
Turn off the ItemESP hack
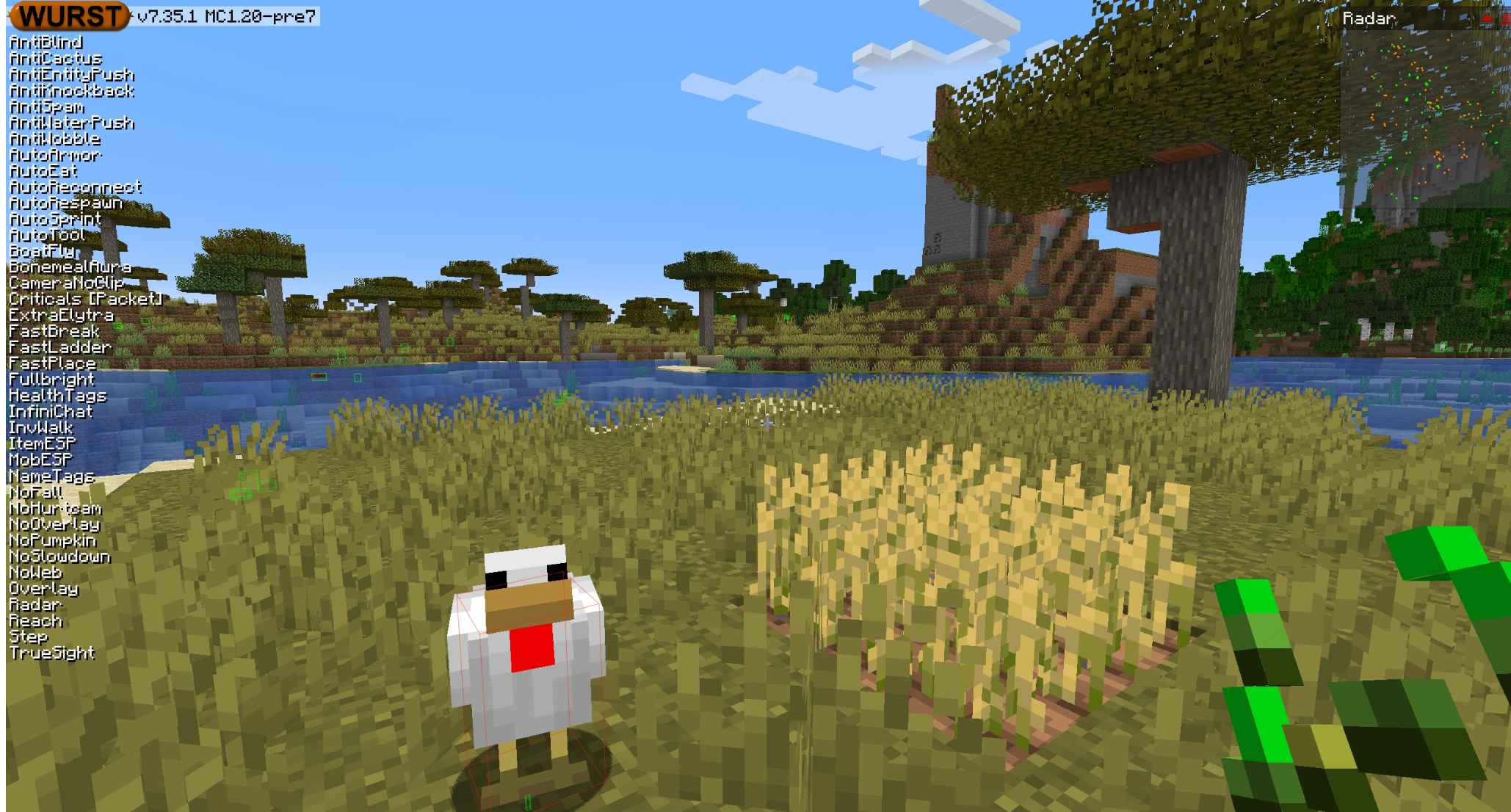click(43, 443)
